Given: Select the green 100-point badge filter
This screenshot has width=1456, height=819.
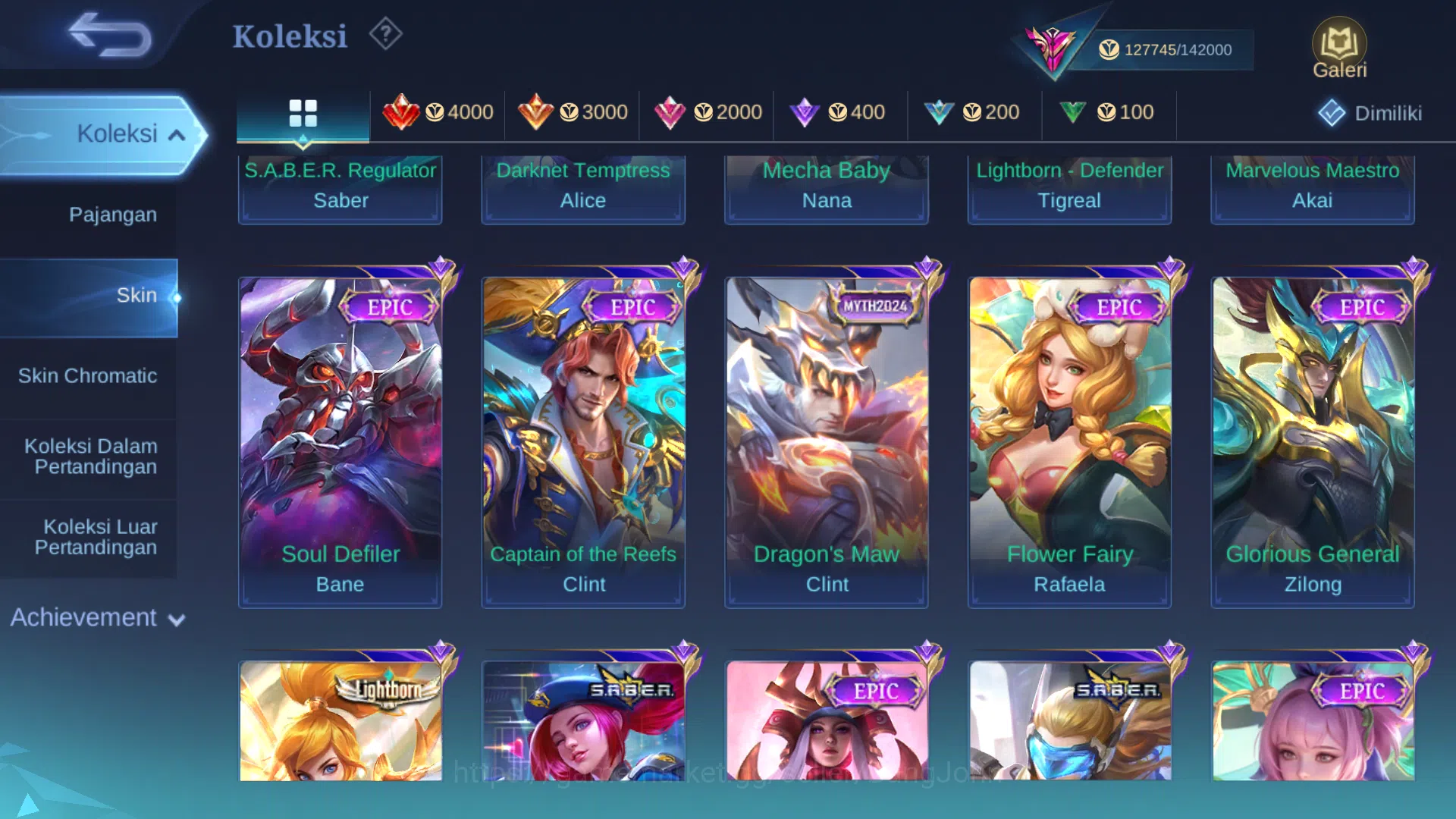Looking at the screenshot, I should [x=1109, y=112].
